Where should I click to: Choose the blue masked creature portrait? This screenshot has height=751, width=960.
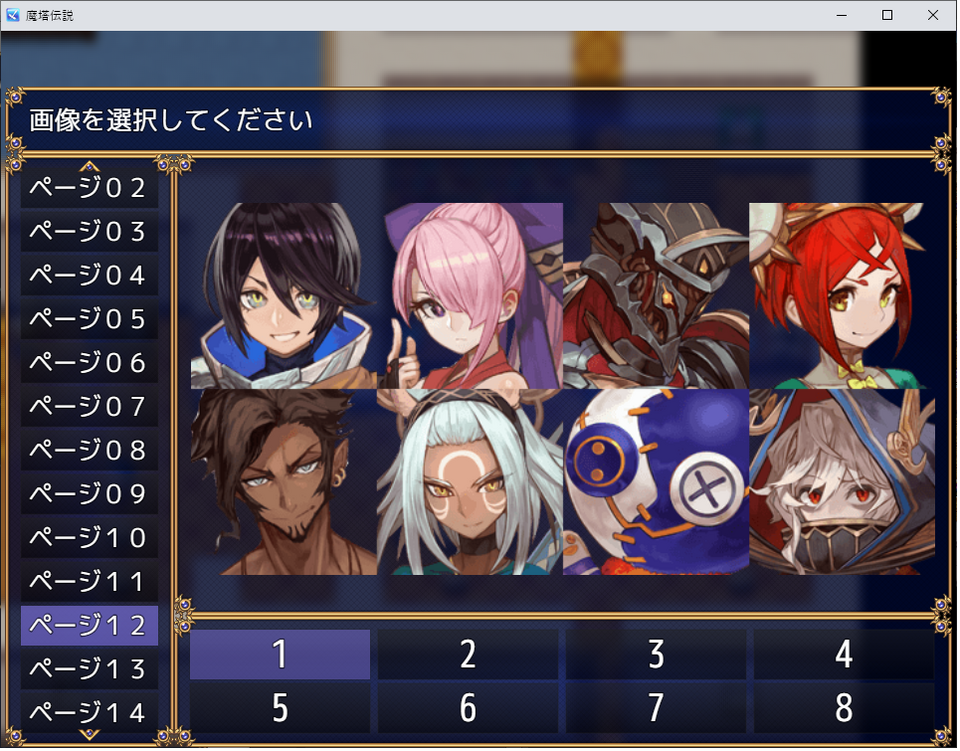pyautogui.click(x=655, y=482)
